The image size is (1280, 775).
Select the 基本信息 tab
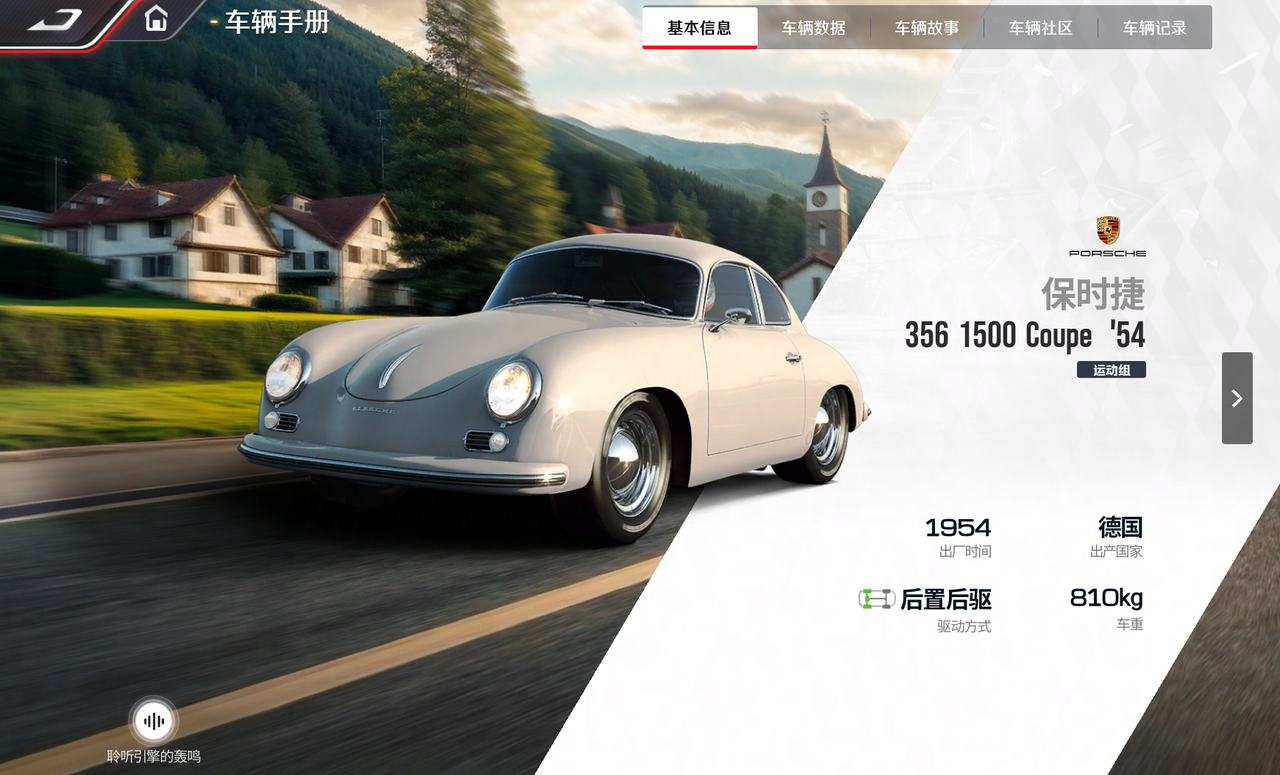pyautogui.click(x=700, y=28)
